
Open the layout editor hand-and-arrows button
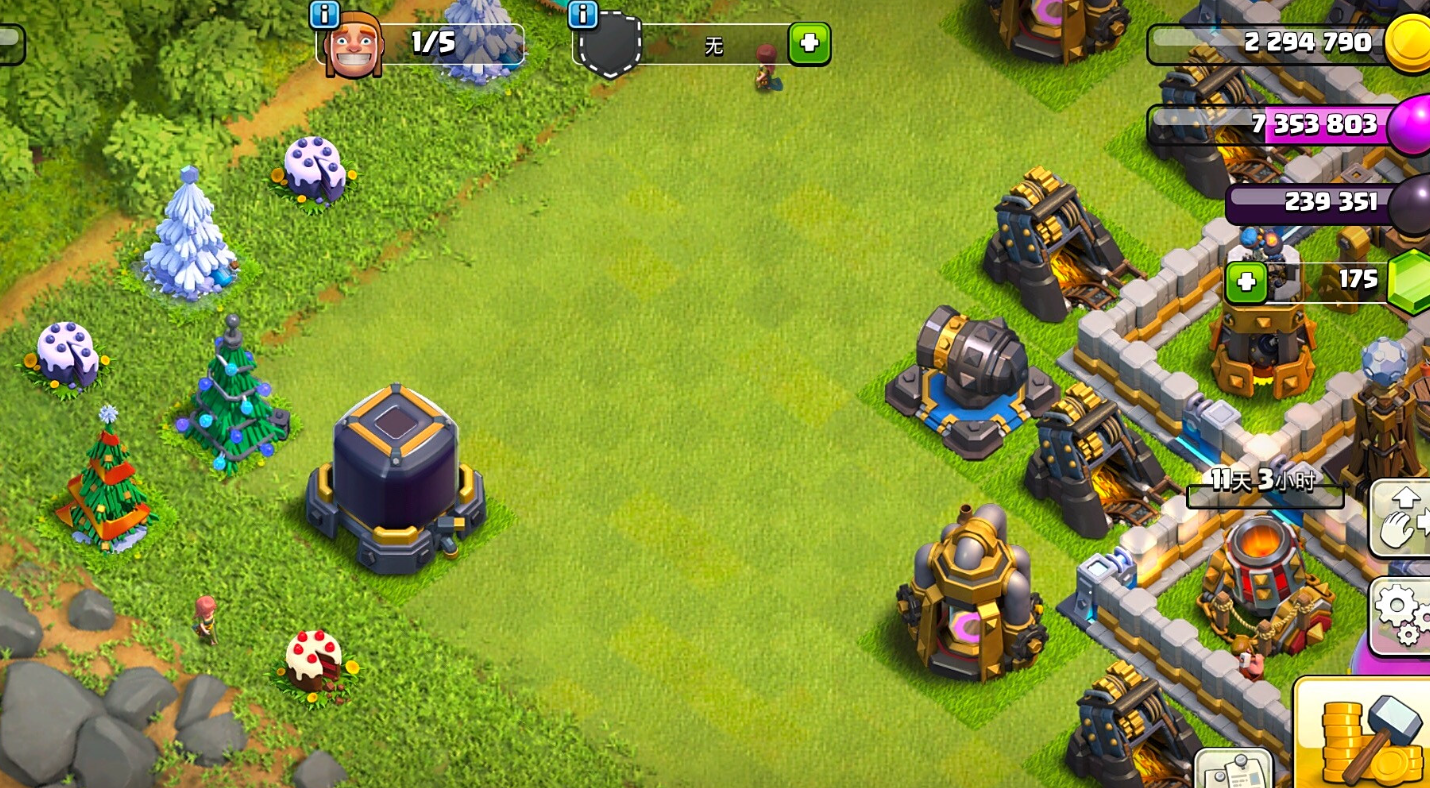tap(1403, 517)
